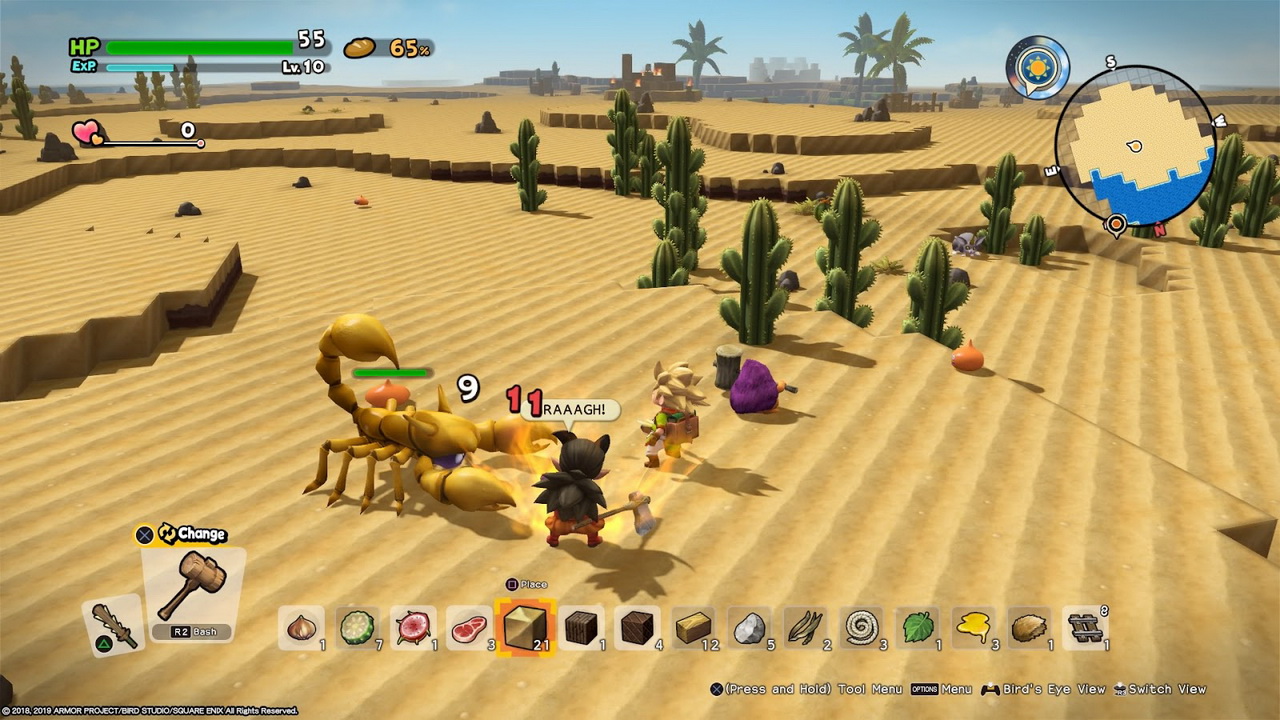Choose the spiked club weapon slot
This screenshot has height=720, width=1280.
point(112,624)
